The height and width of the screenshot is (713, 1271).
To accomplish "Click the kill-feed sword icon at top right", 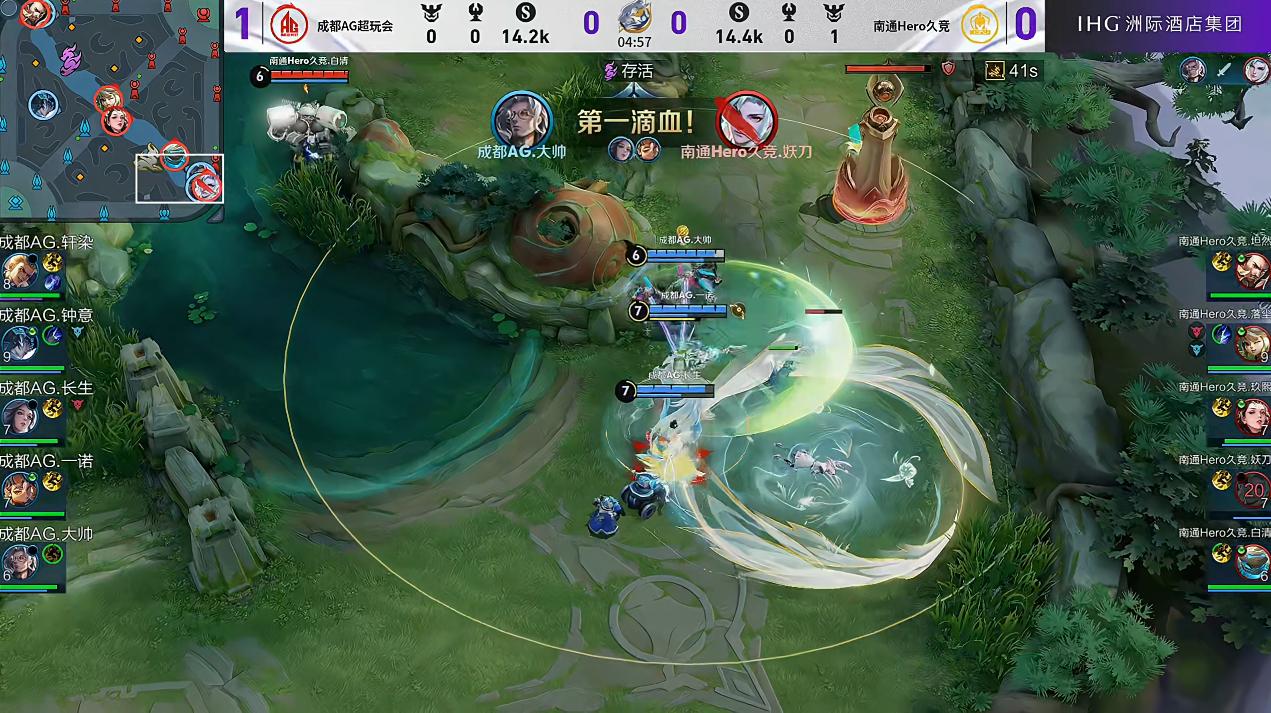I will 1225,70.
